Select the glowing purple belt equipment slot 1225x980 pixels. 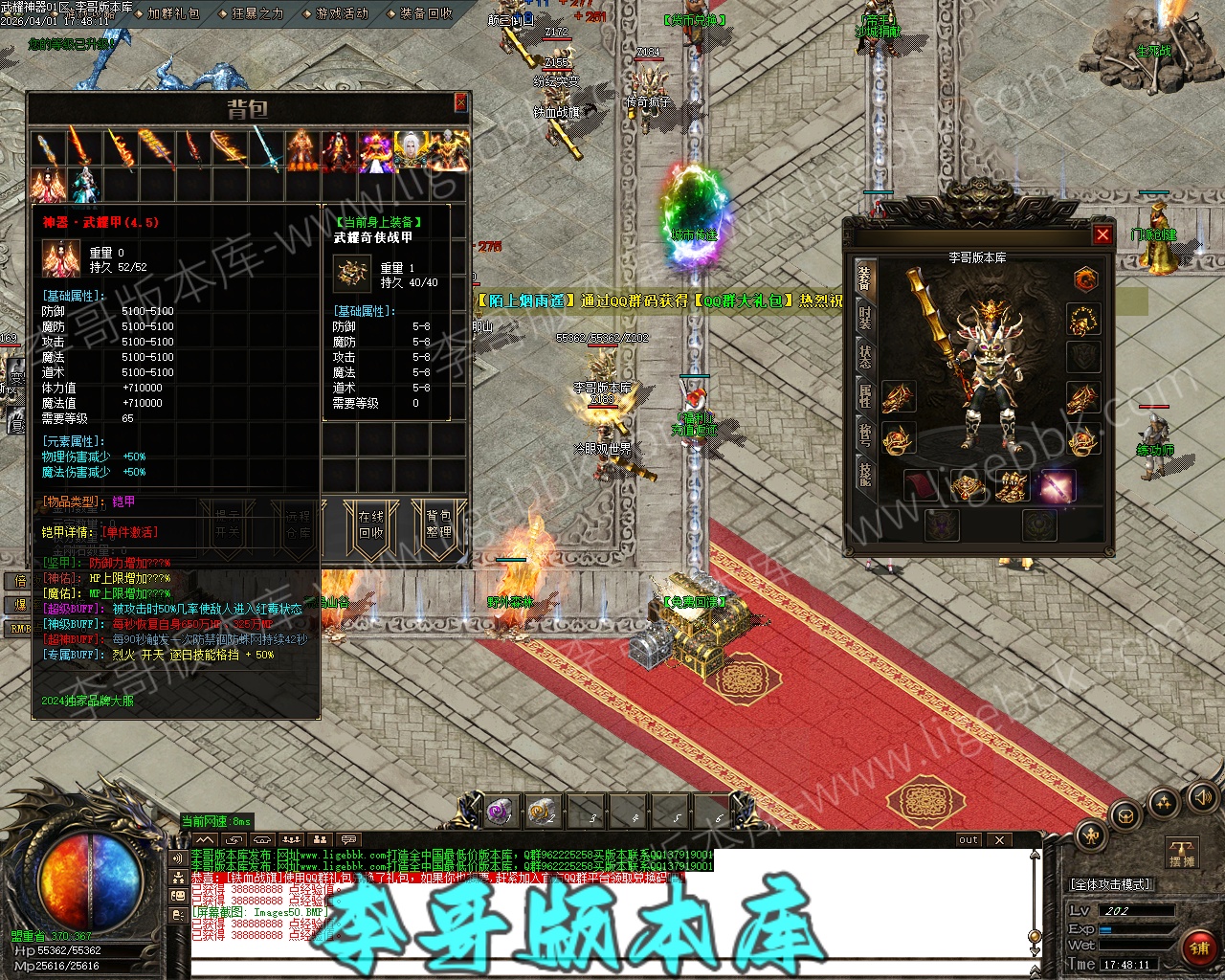(1057, 486)
